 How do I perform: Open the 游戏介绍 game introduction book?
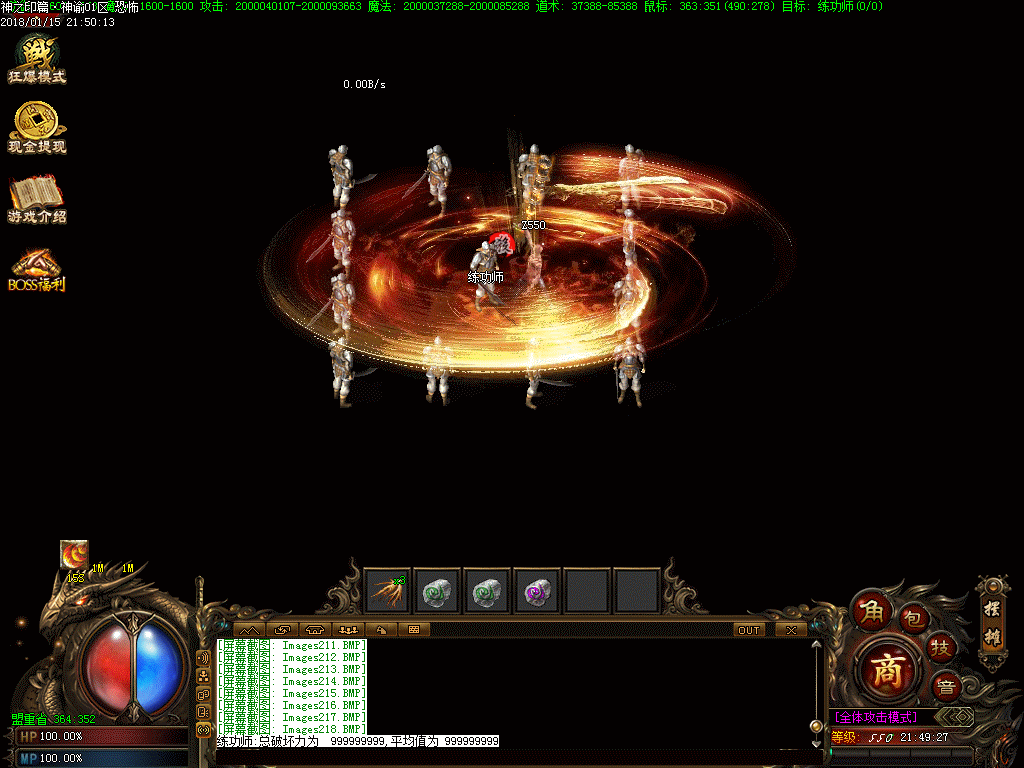[x=37, y=198]
